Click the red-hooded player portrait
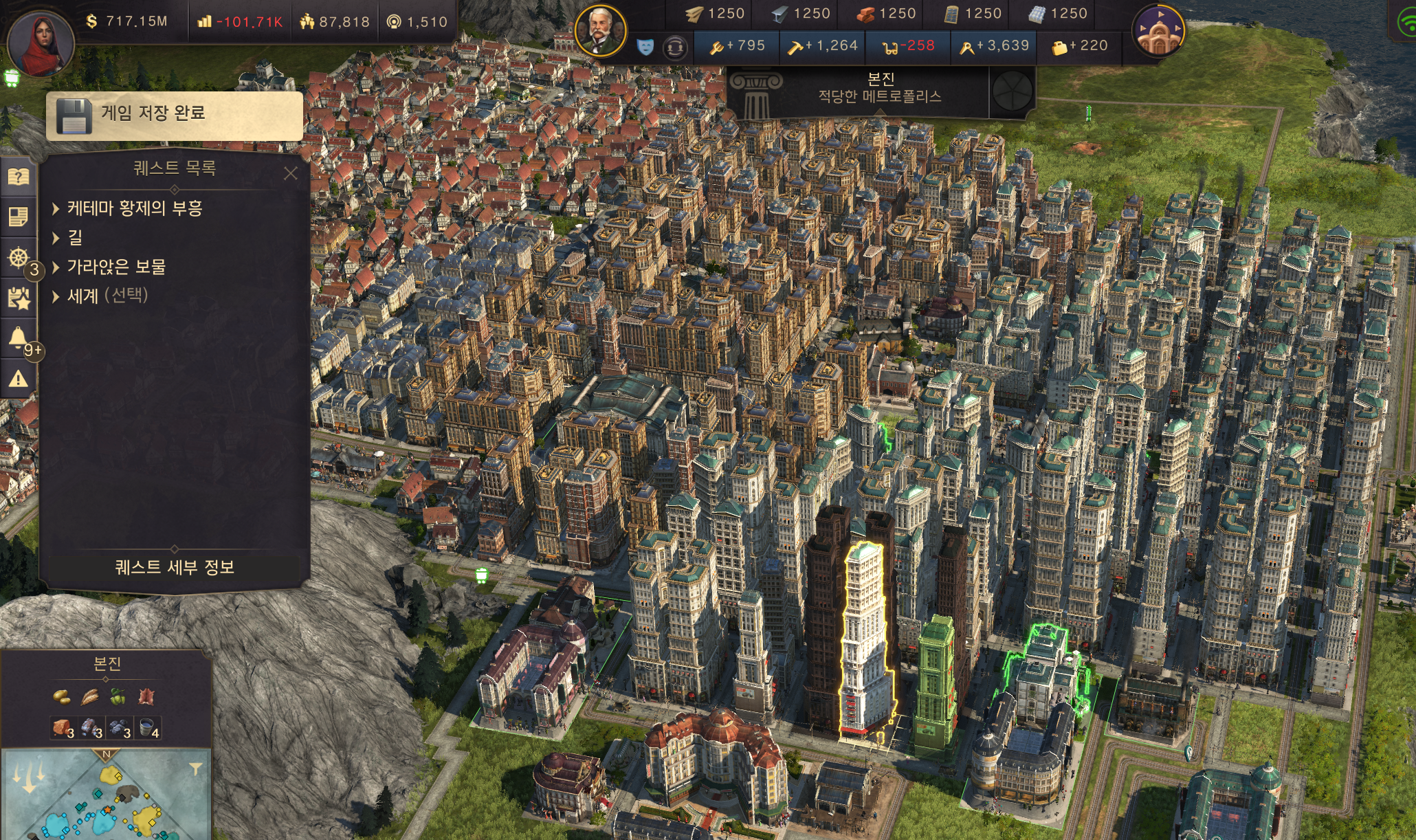1416x840 pixels. pos(41,43)
